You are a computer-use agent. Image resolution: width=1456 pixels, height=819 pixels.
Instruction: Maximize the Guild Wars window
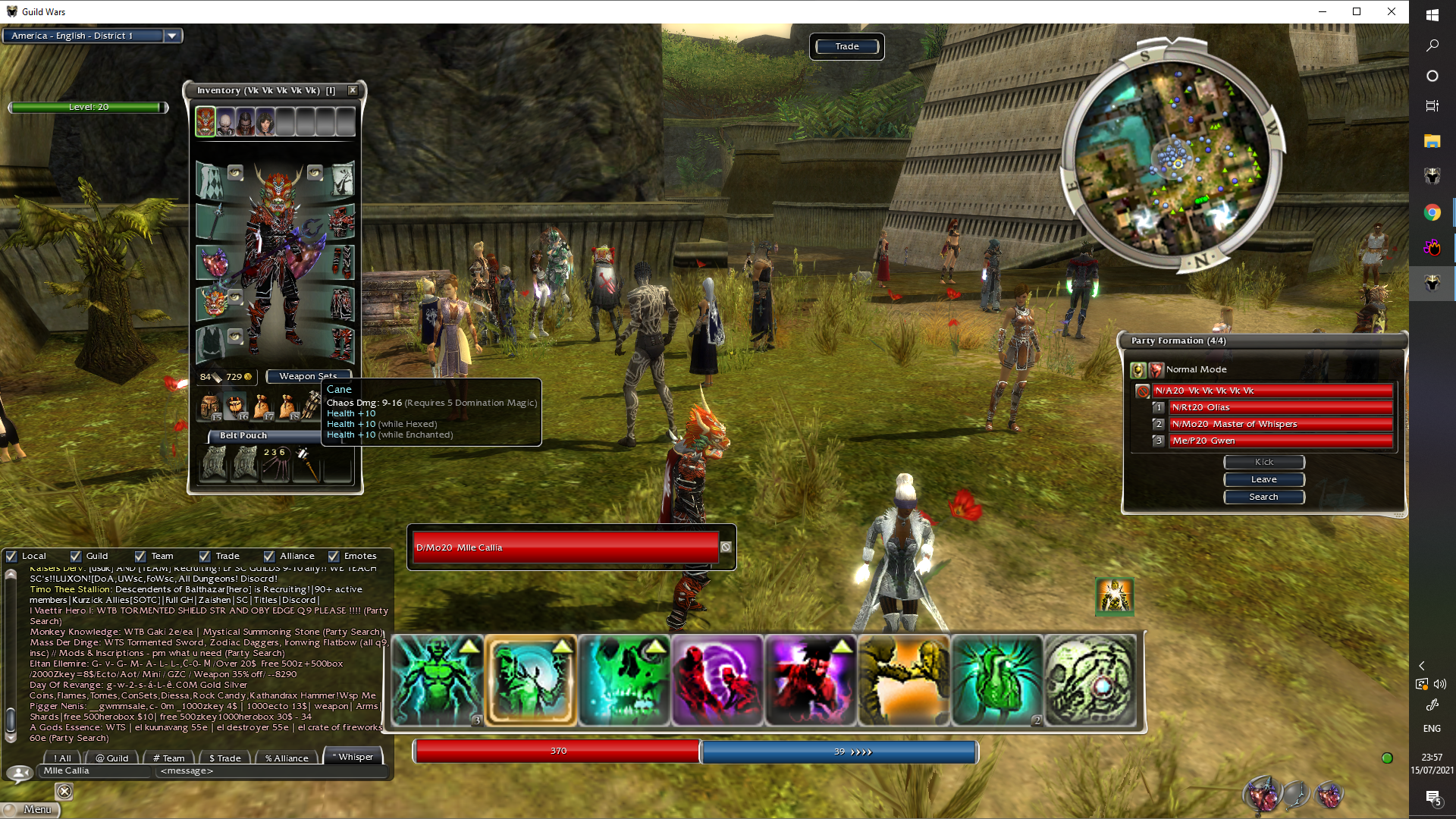(x=1357, y=11)
